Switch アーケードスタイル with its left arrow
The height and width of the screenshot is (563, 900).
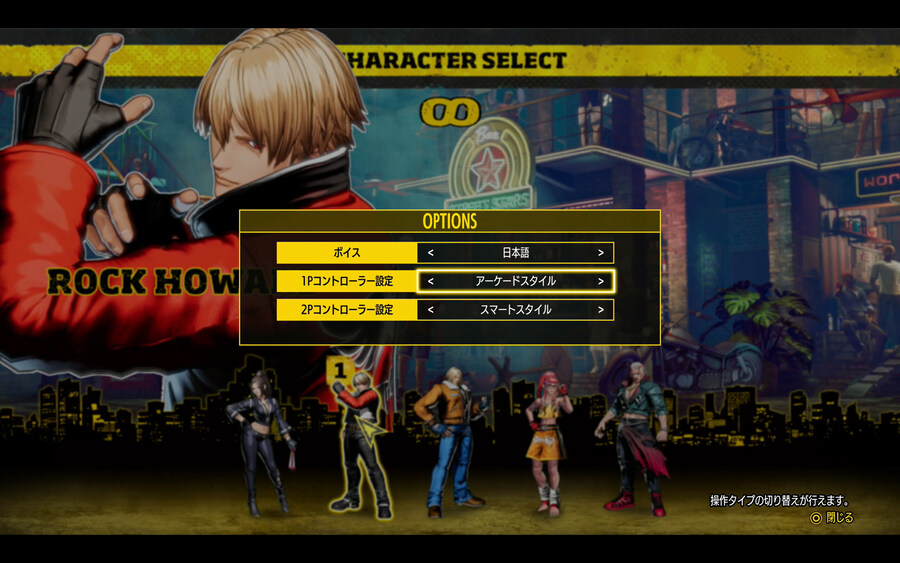[431, 281]
